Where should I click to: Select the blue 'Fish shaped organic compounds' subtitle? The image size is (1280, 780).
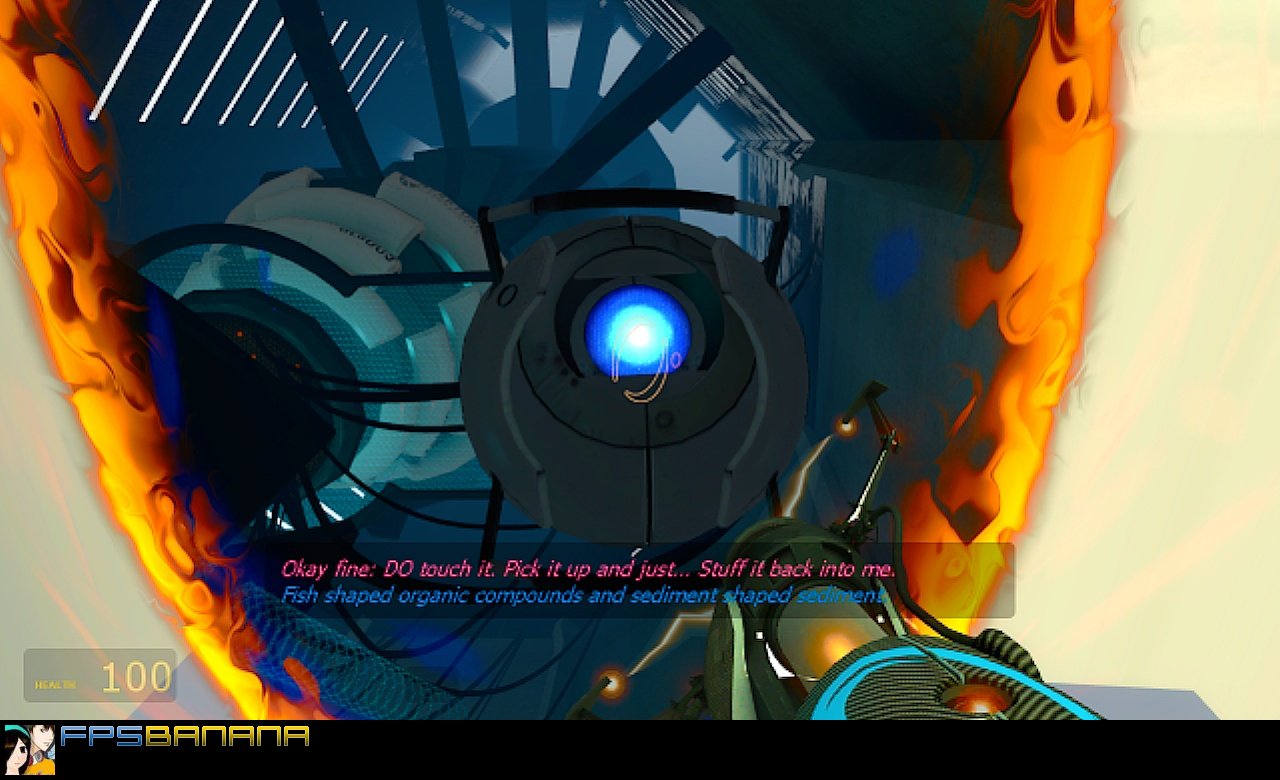(x=580, y=593)
